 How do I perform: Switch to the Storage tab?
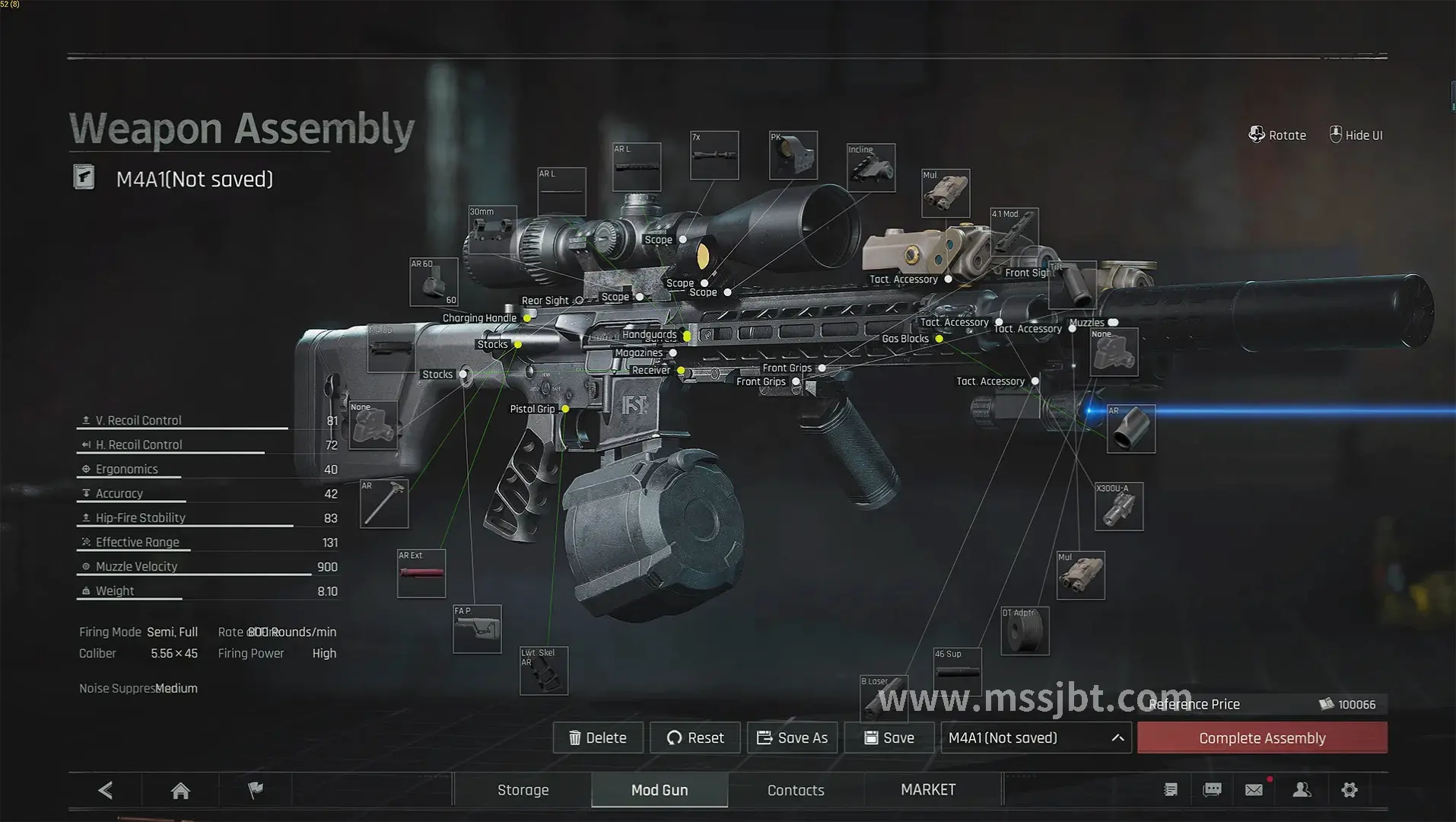pos(523,790)
